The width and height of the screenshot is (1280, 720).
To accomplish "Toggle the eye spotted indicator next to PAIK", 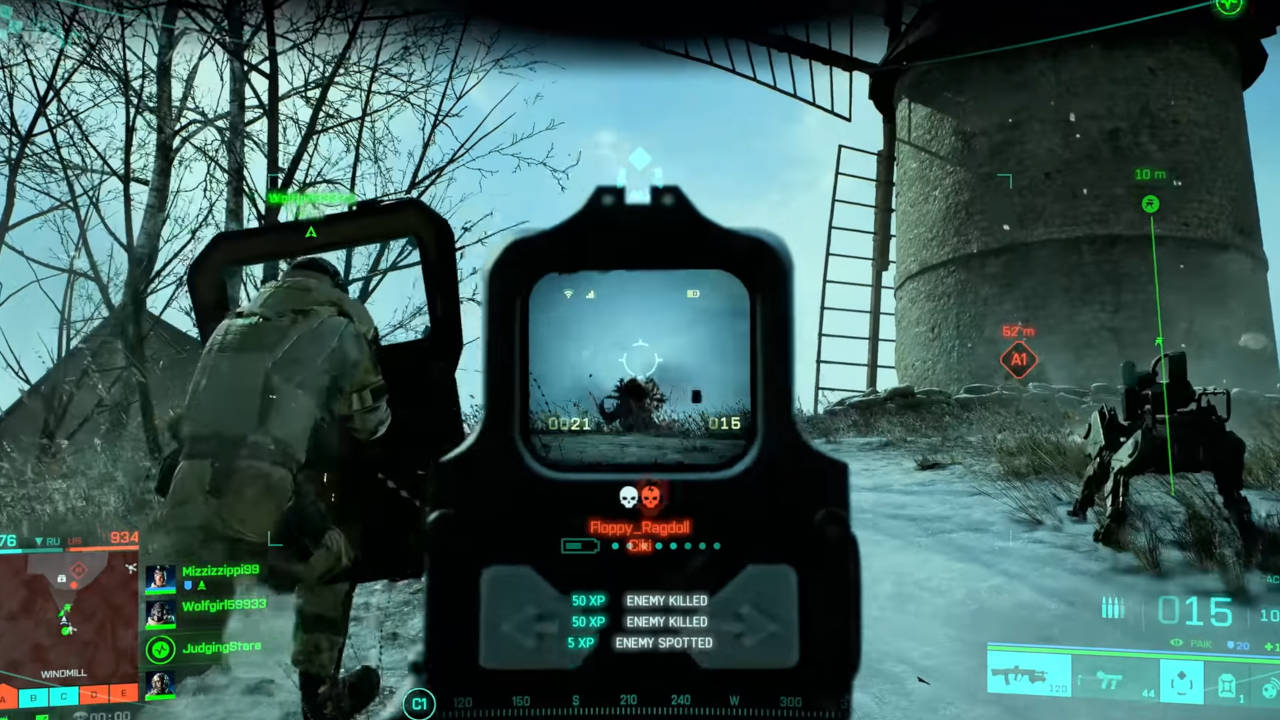I will click(1177, 642).
